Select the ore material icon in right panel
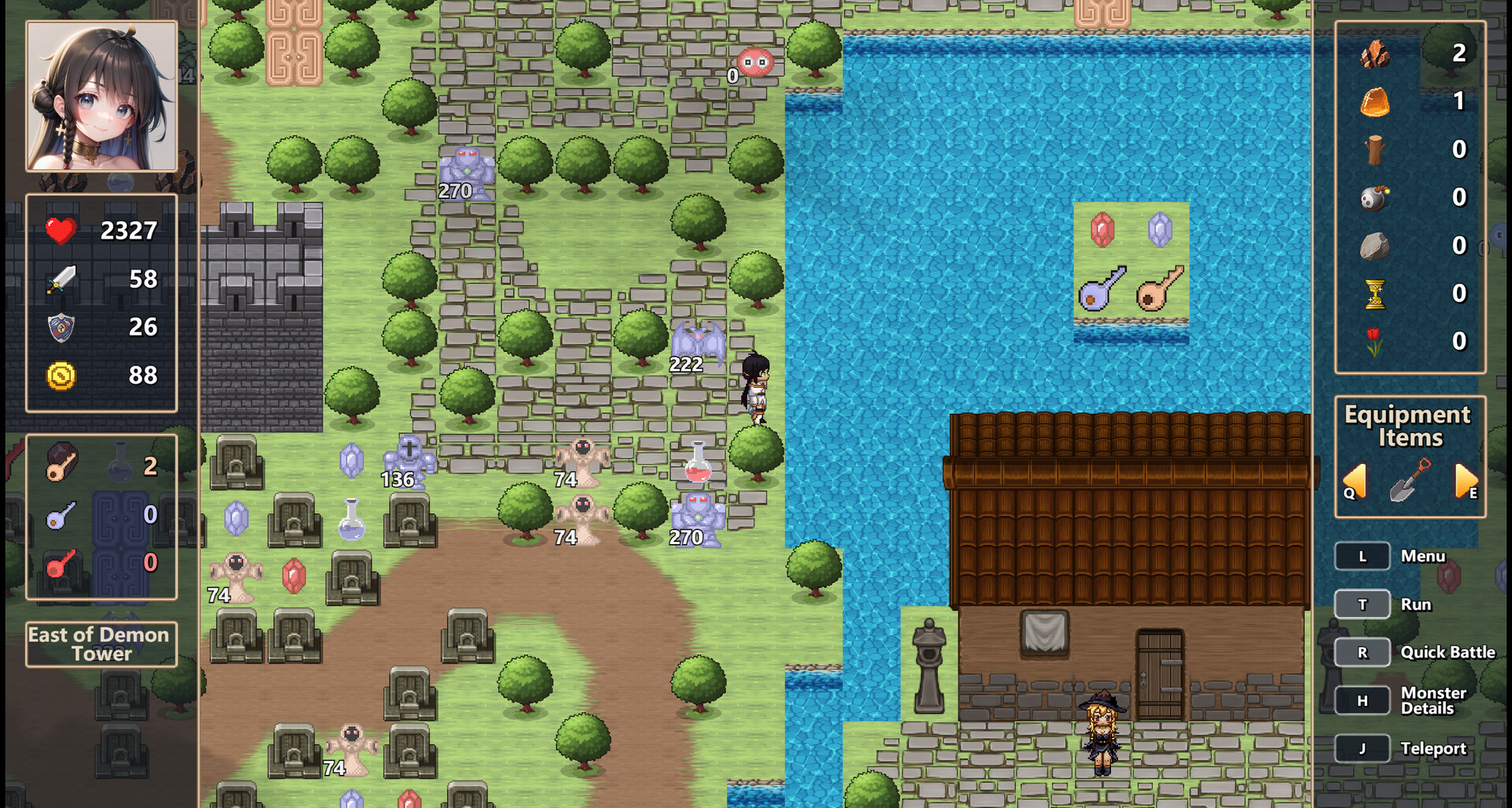The height and width of the screenshot is (808, 1512). coord(1373,54)
